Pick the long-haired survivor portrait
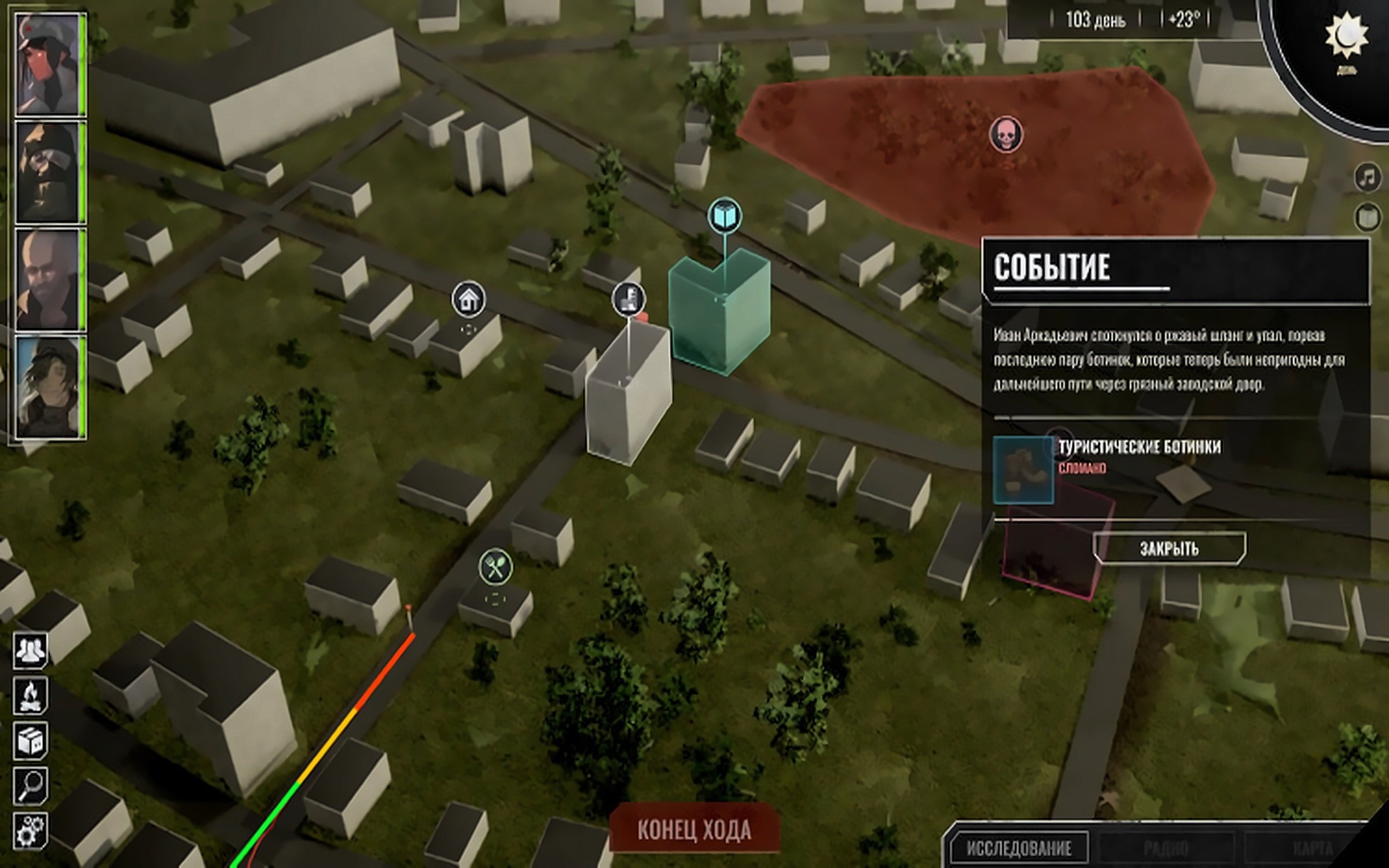This screenshot has height=868, width=1389. (x=48, y=387)
